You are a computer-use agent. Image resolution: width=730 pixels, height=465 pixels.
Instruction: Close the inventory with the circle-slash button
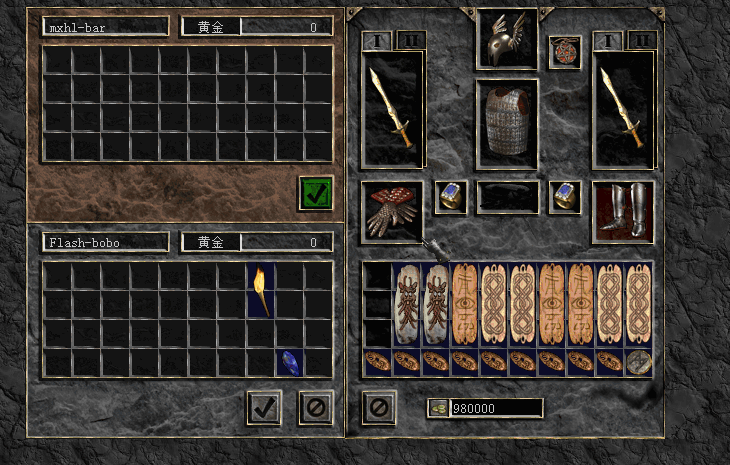click(x=377, y=407)
